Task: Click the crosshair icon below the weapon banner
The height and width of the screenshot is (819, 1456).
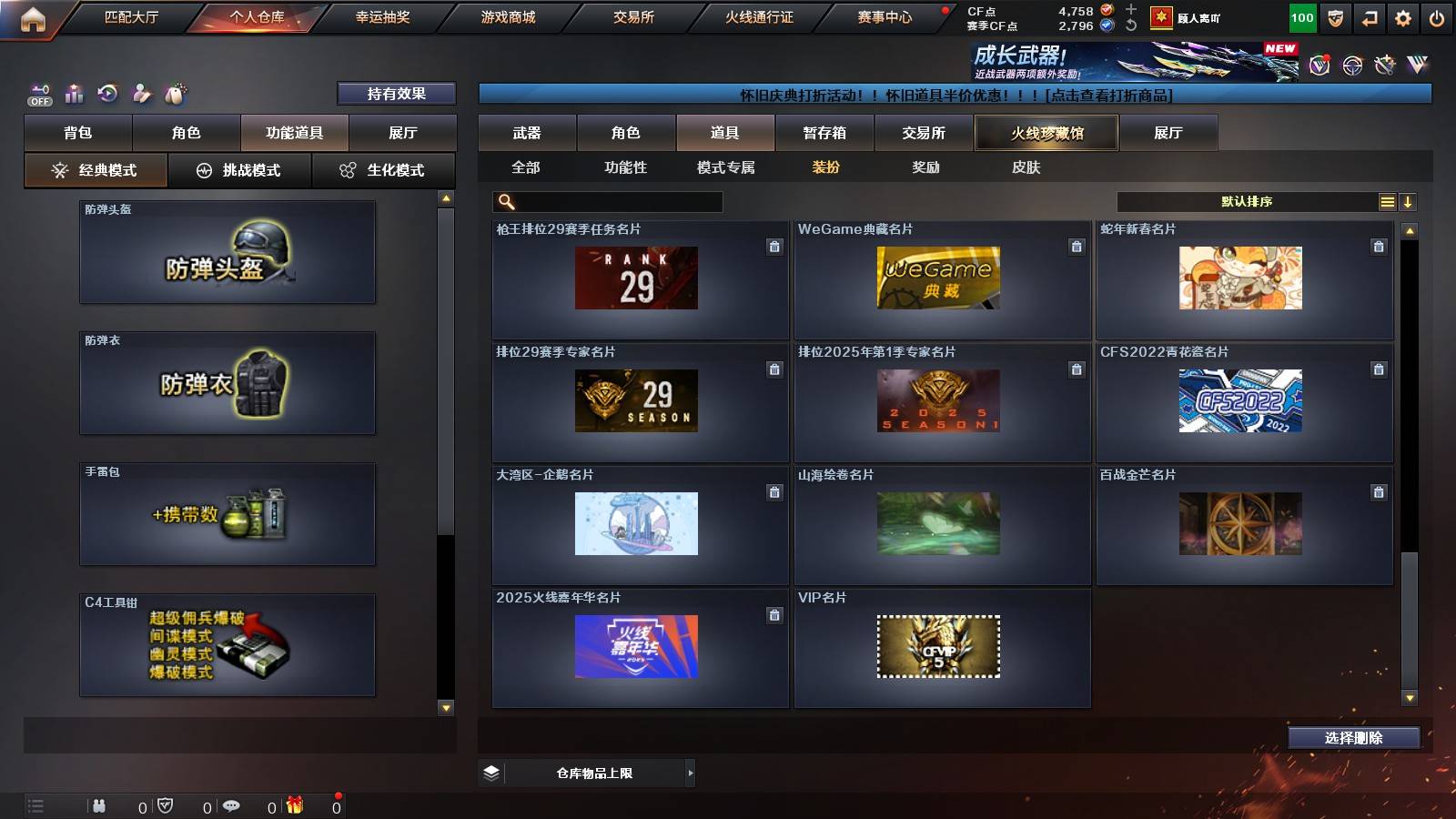Action: point(1351,66)
